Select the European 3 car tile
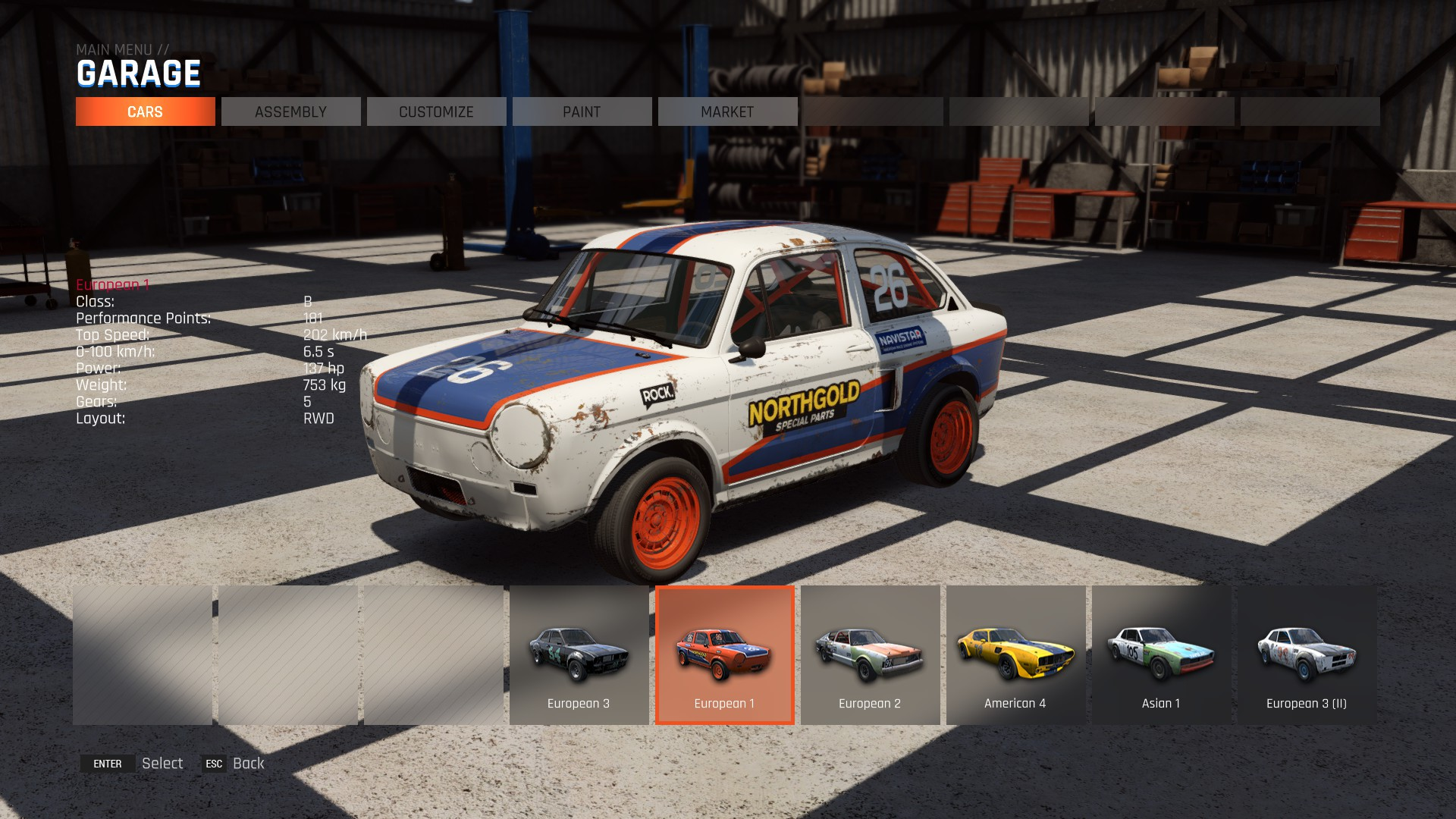The height and width of the screenshot is (819, 1456). click(x=579, y=655)
